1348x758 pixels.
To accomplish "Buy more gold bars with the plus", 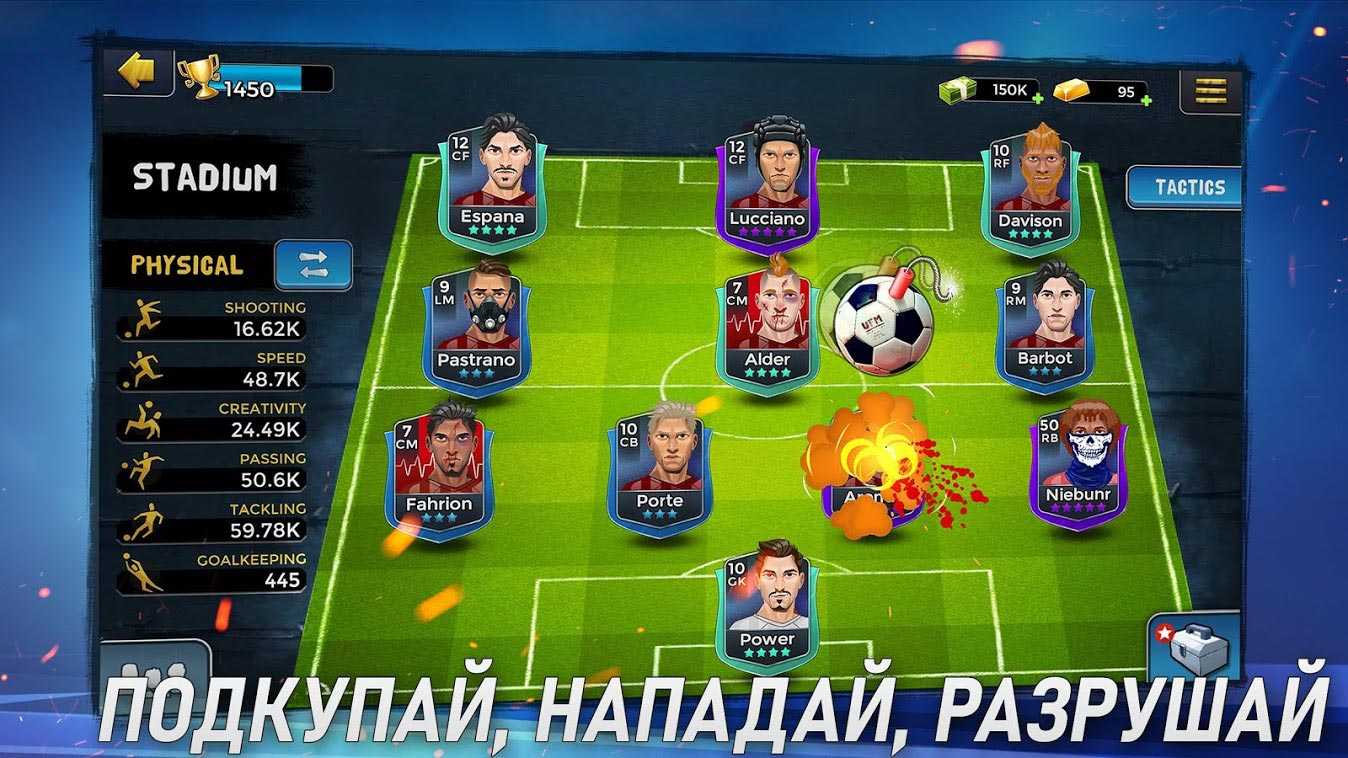I will click(1146, 100).
